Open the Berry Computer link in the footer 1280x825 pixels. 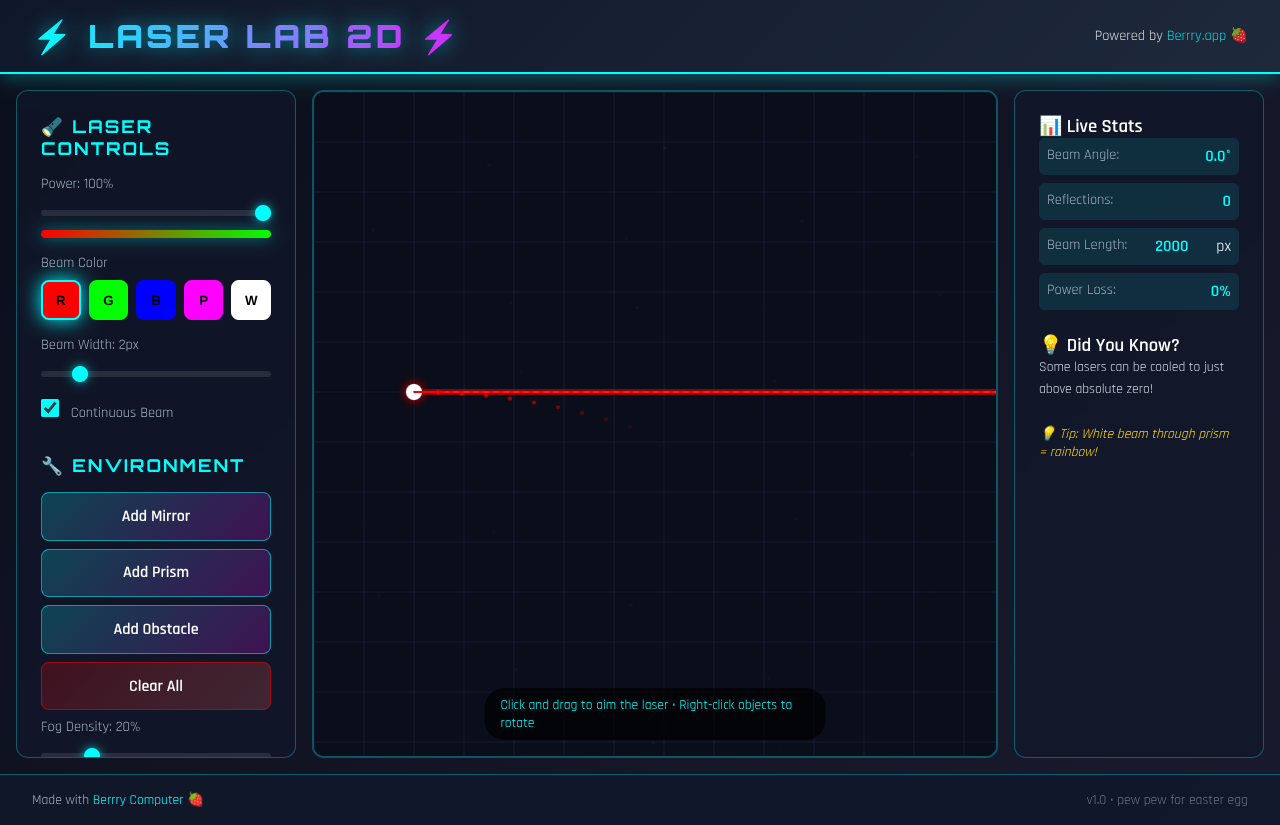click(x=138, y=799)
